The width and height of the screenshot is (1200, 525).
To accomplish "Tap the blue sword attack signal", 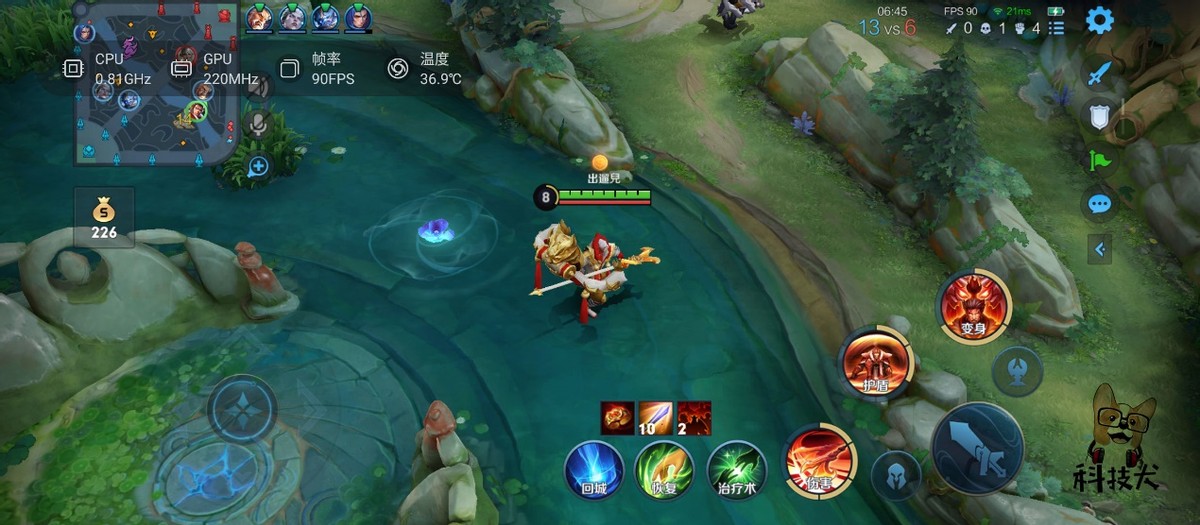I will click(x=1100, y=73).
